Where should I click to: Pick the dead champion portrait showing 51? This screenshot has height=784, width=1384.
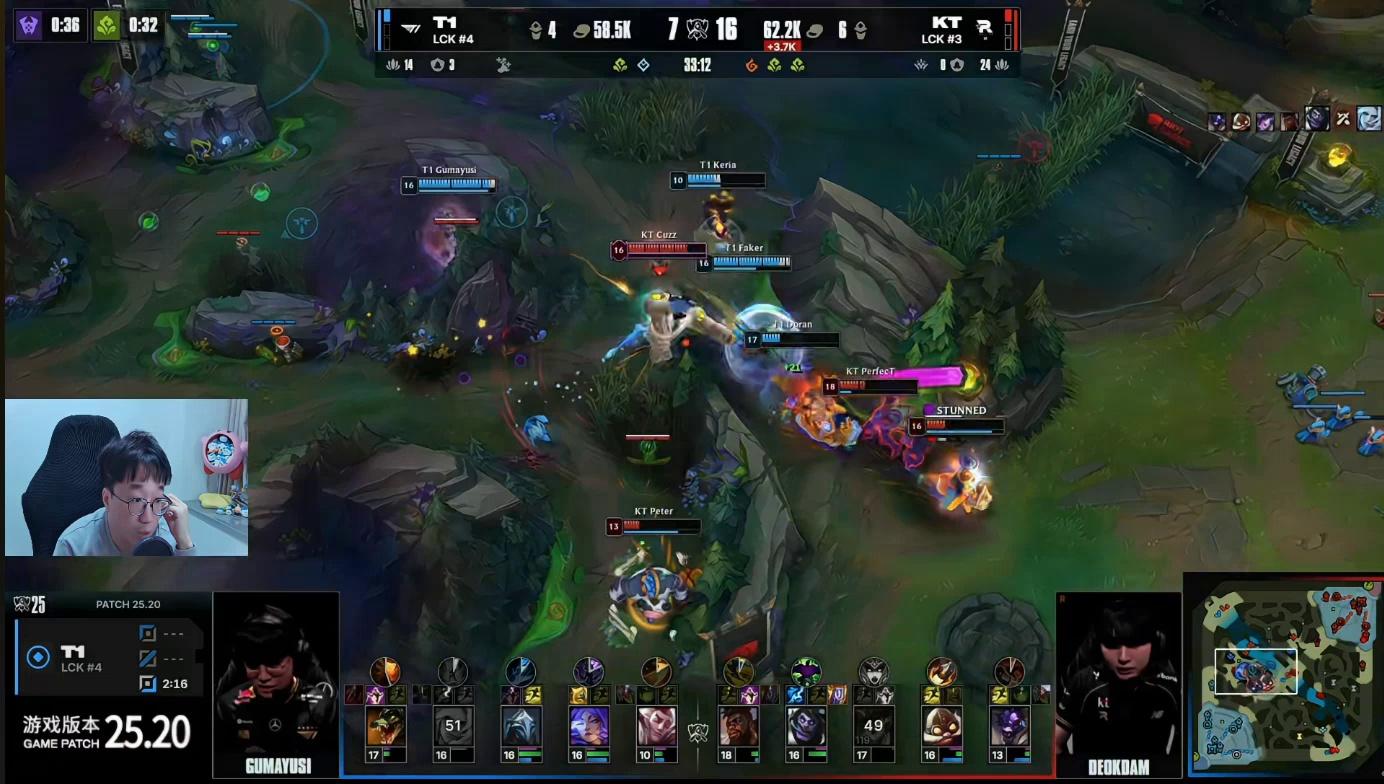click(453, 726)
